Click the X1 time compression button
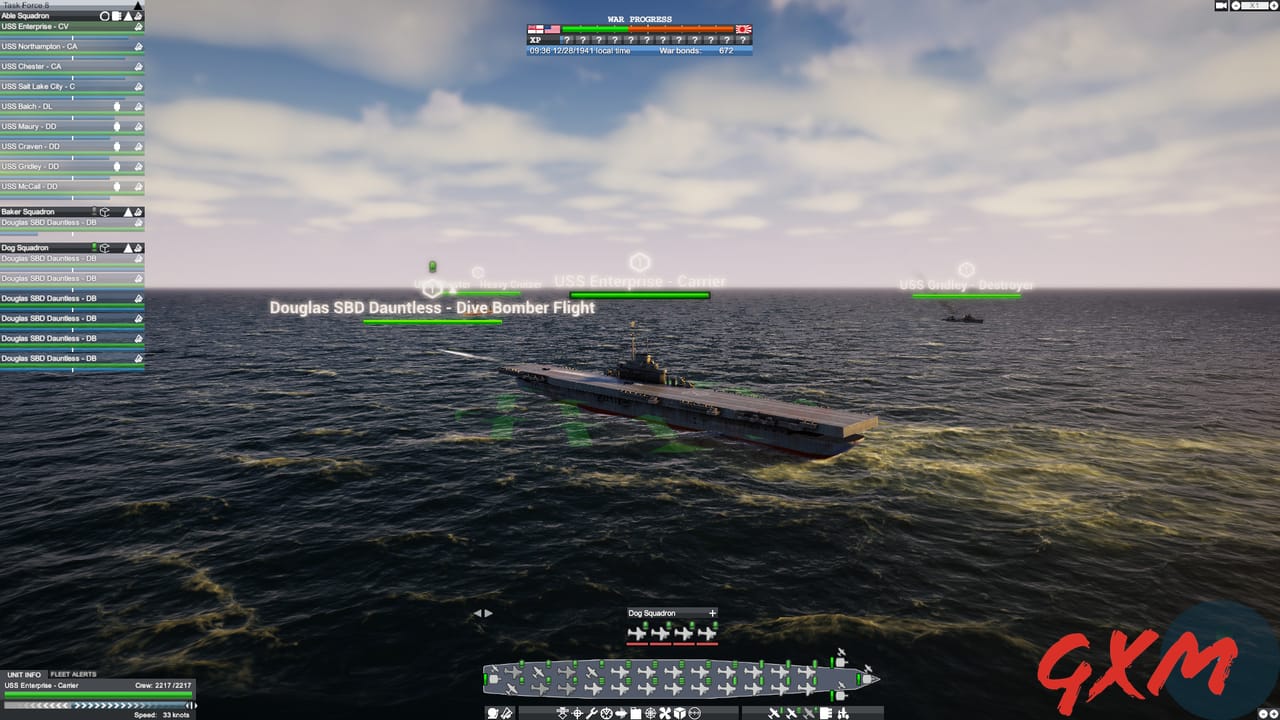The image size is (1280, 720). coord(1257,6)
